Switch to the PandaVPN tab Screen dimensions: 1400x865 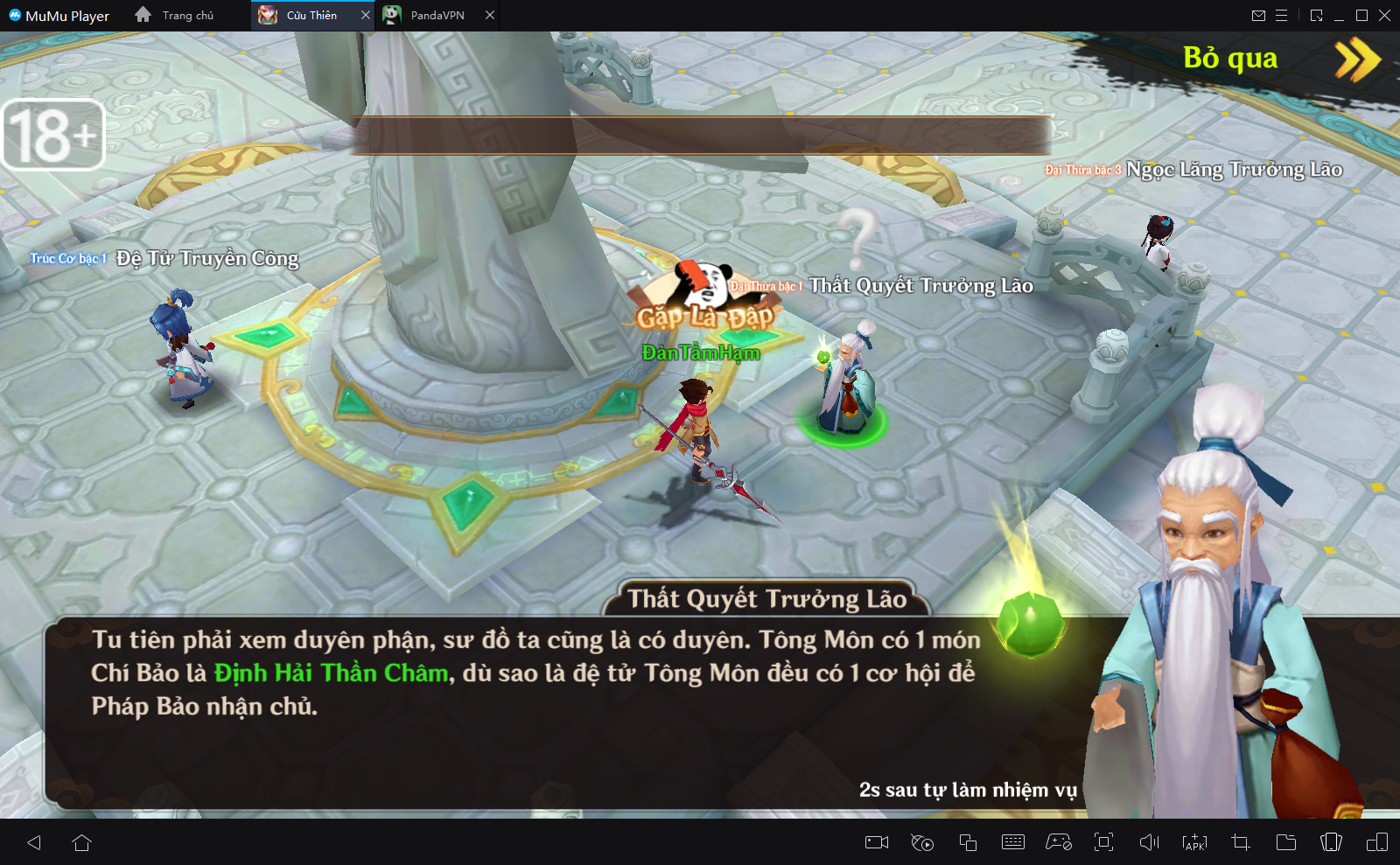click(437, 16)
